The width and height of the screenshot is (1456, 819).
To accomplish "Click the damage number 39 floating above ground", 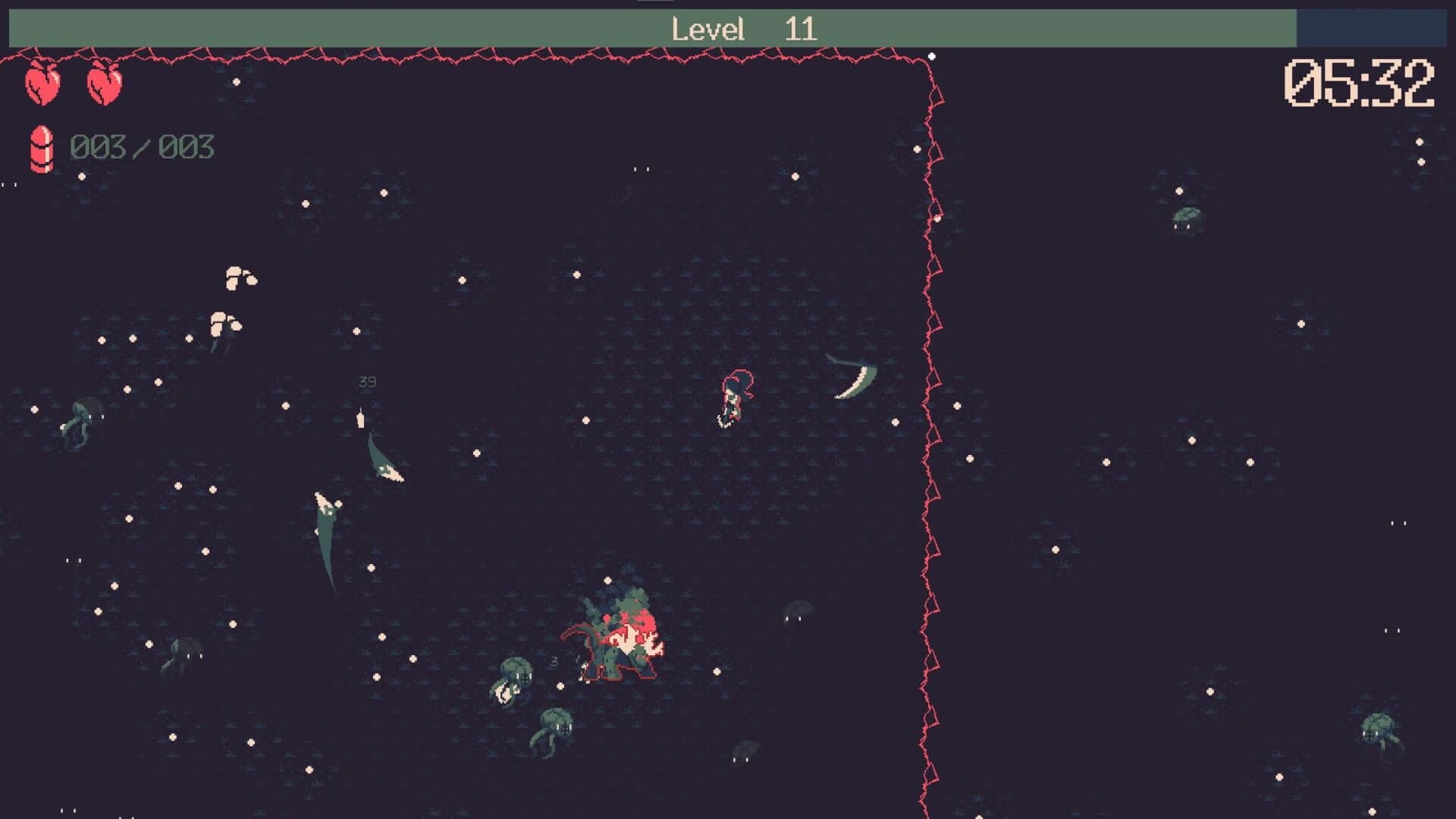I will click(x=366, y=381).
